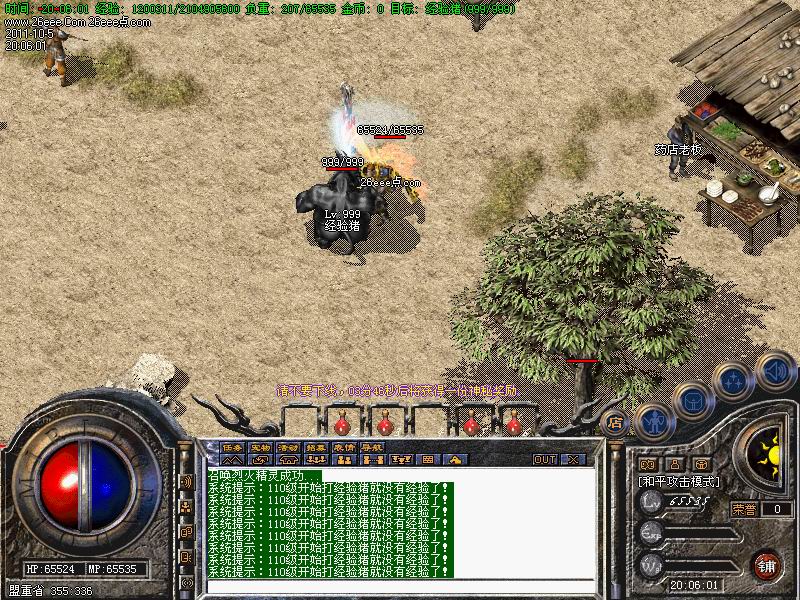Viewport: 800px width, 600px height.
Task: Toggle sound with the speaker icon
Action: pyautogui.click(x=775, y=370)
